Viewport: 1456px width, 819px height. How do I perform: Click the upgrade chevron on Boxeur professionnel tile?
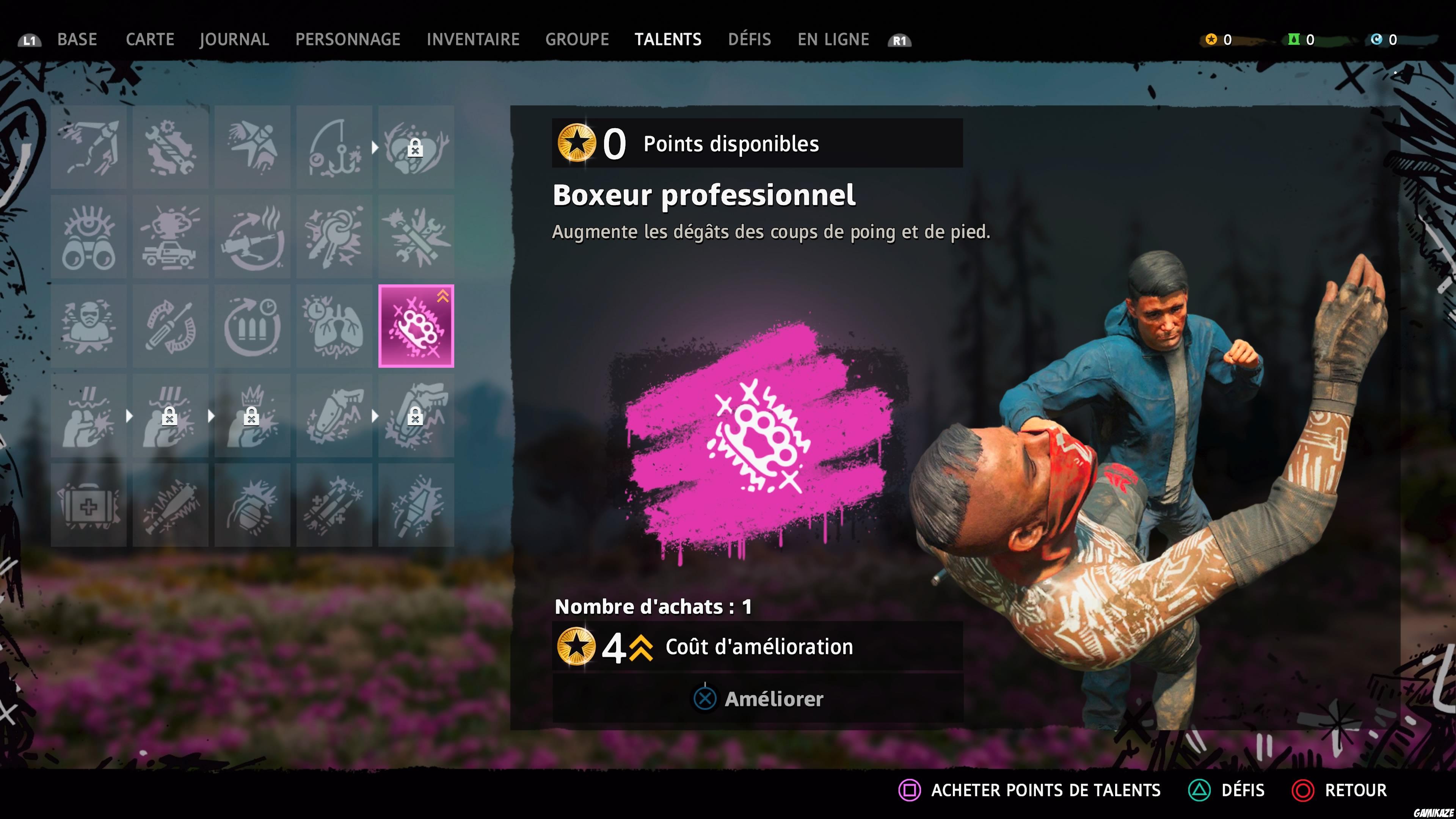coord(442,297)
